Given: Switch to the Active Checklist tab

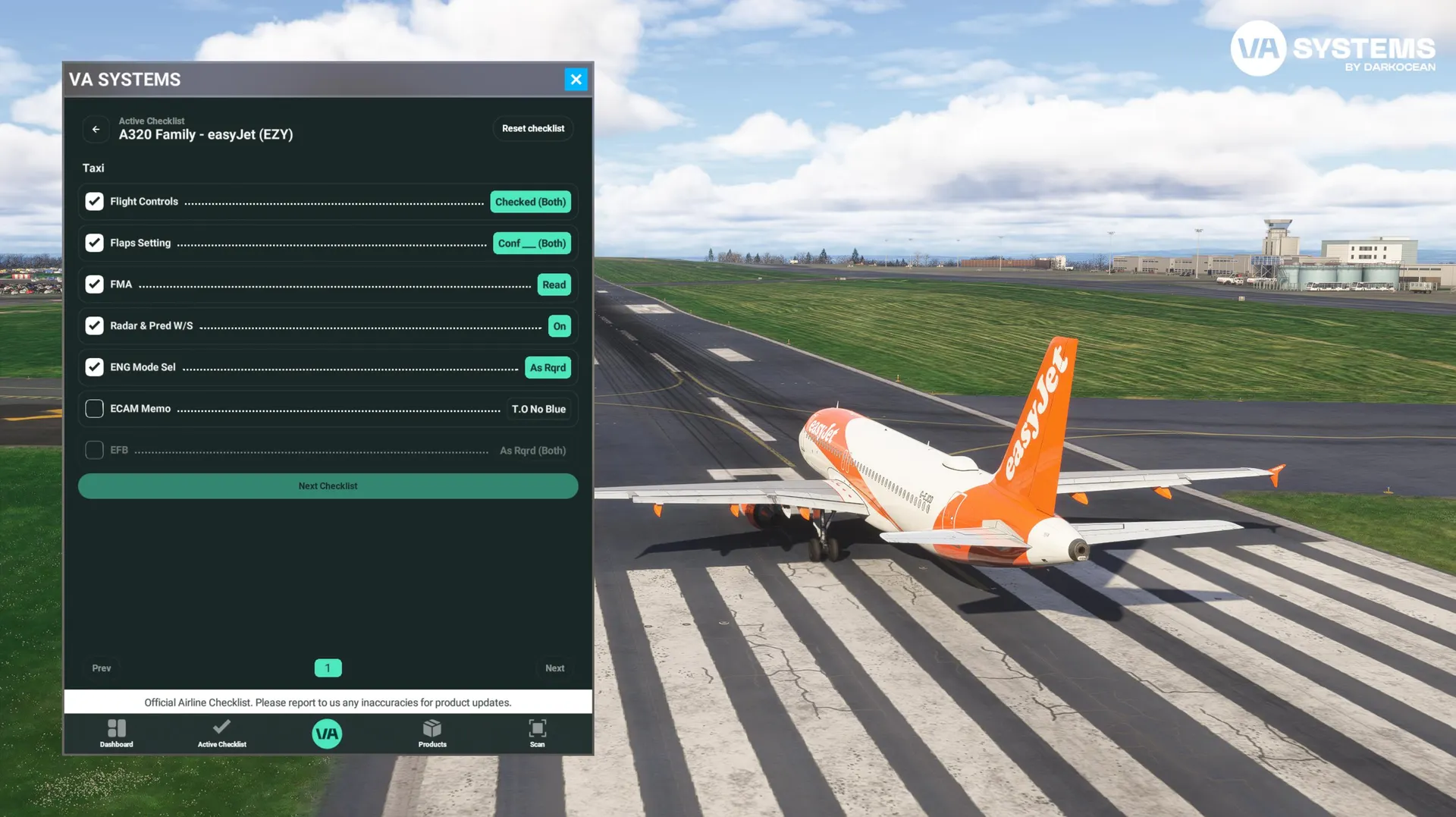Looking at the screenshot, I should [x=221, y=733].
